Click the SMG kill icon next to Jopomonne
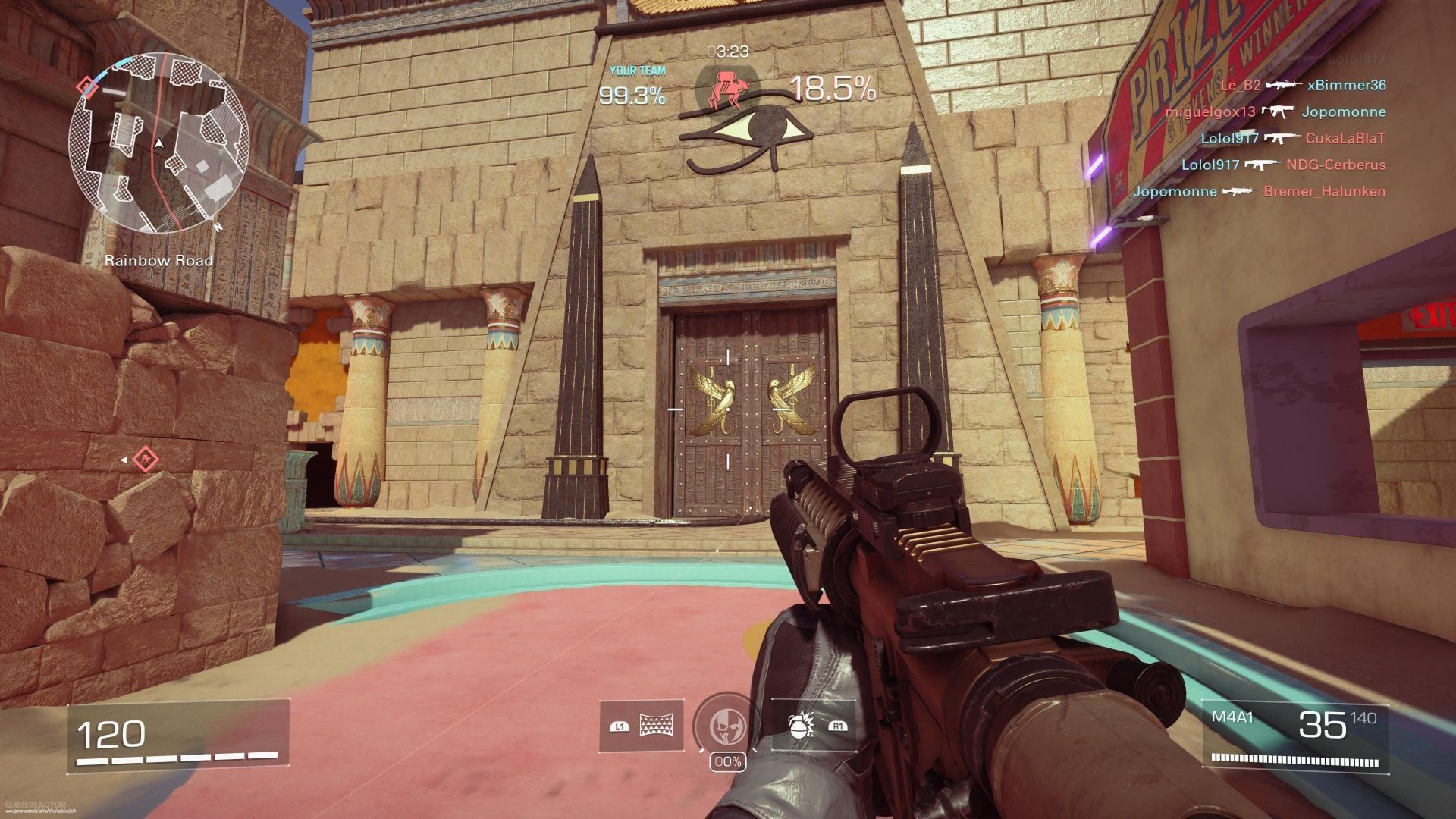1456x819 pixels. tap(1278, 111)
